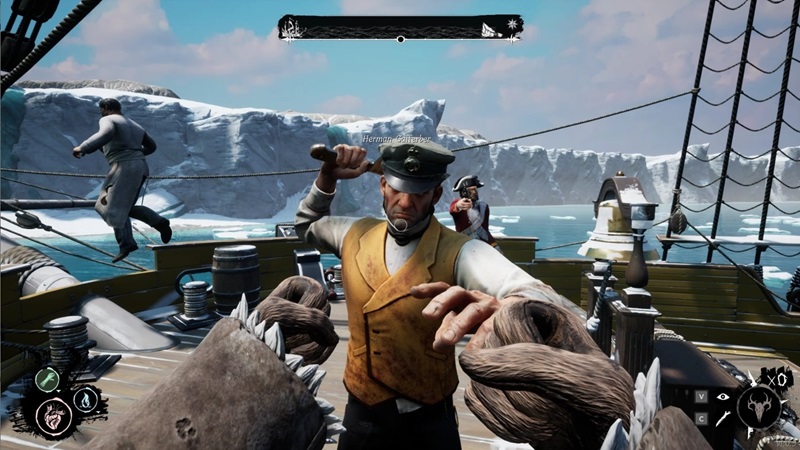Click the compass star icon

(x=514, y=23)
